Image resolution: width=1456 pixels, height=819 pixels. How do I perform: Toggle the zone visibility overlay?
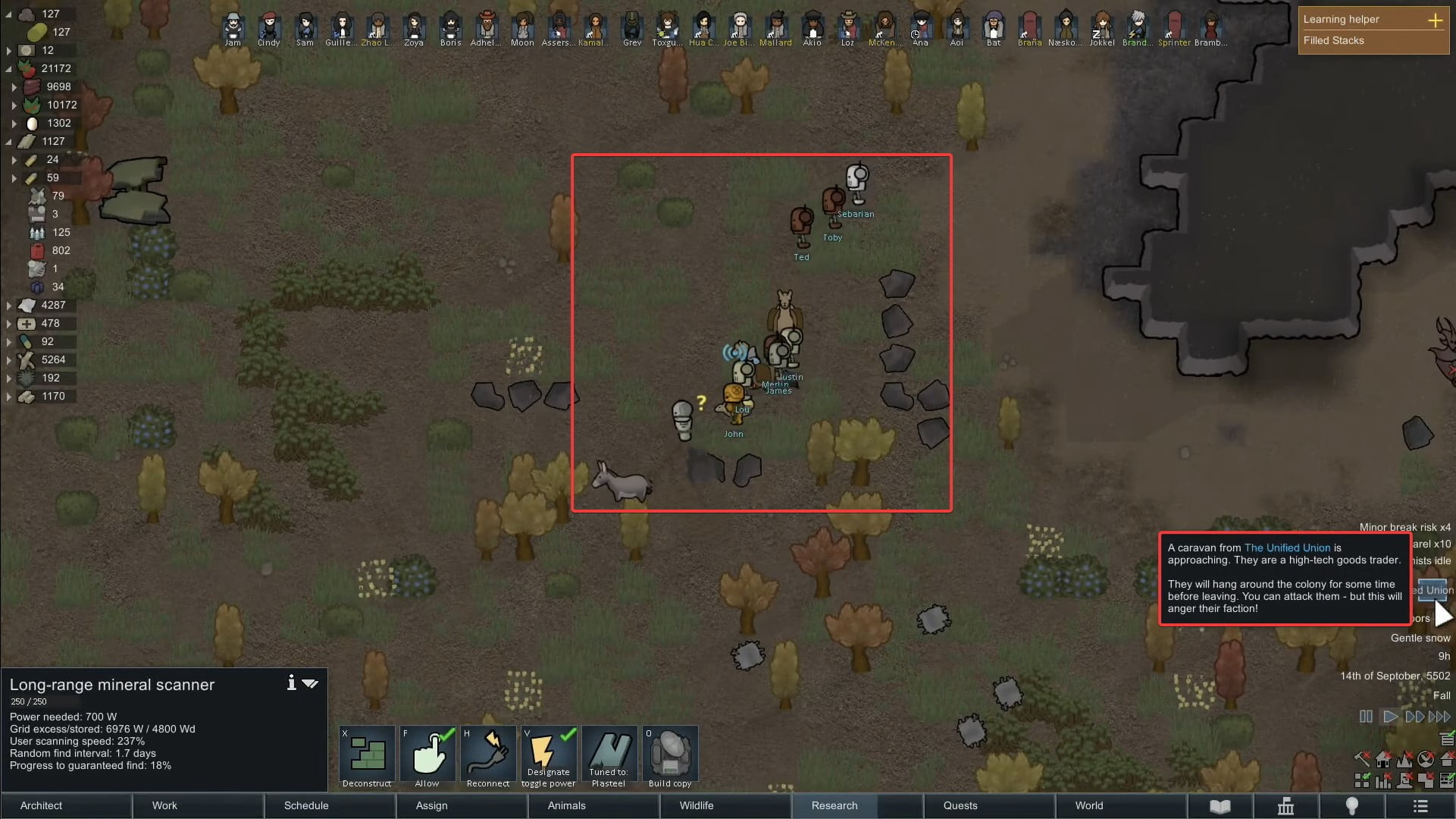[1362, 780]
